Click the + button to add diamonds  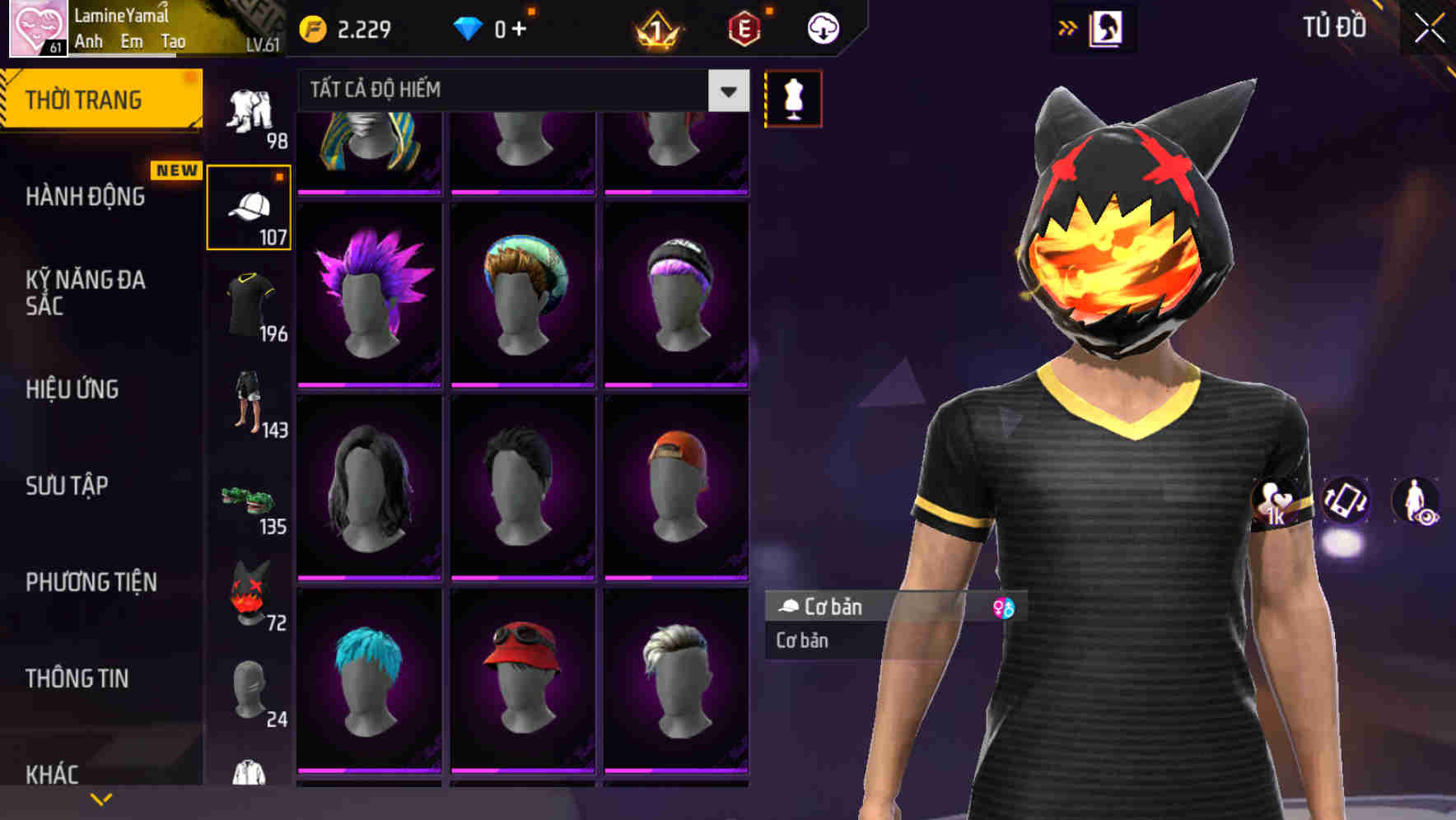pos(520,27)
